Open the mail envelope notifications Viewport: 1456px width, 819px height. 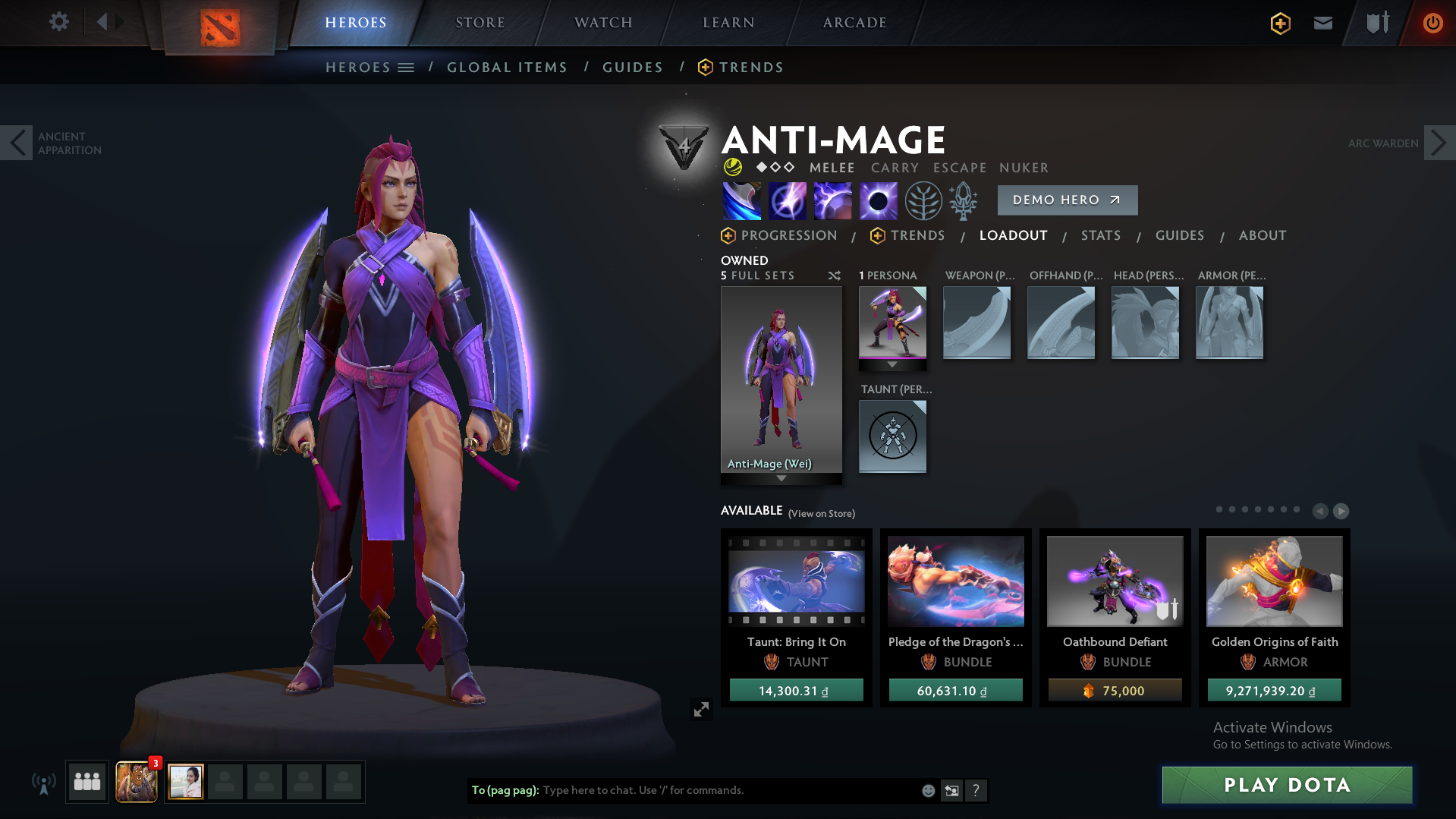pos(1322,23)
